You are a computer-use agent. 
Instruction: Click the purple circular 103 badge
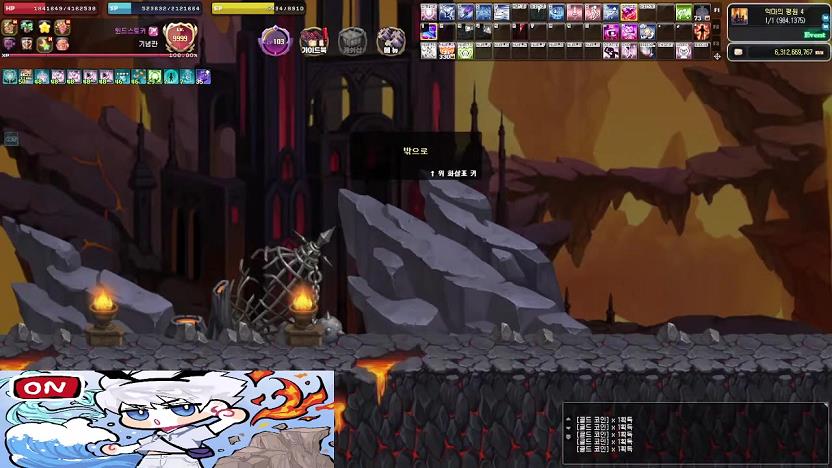[276, 41]
